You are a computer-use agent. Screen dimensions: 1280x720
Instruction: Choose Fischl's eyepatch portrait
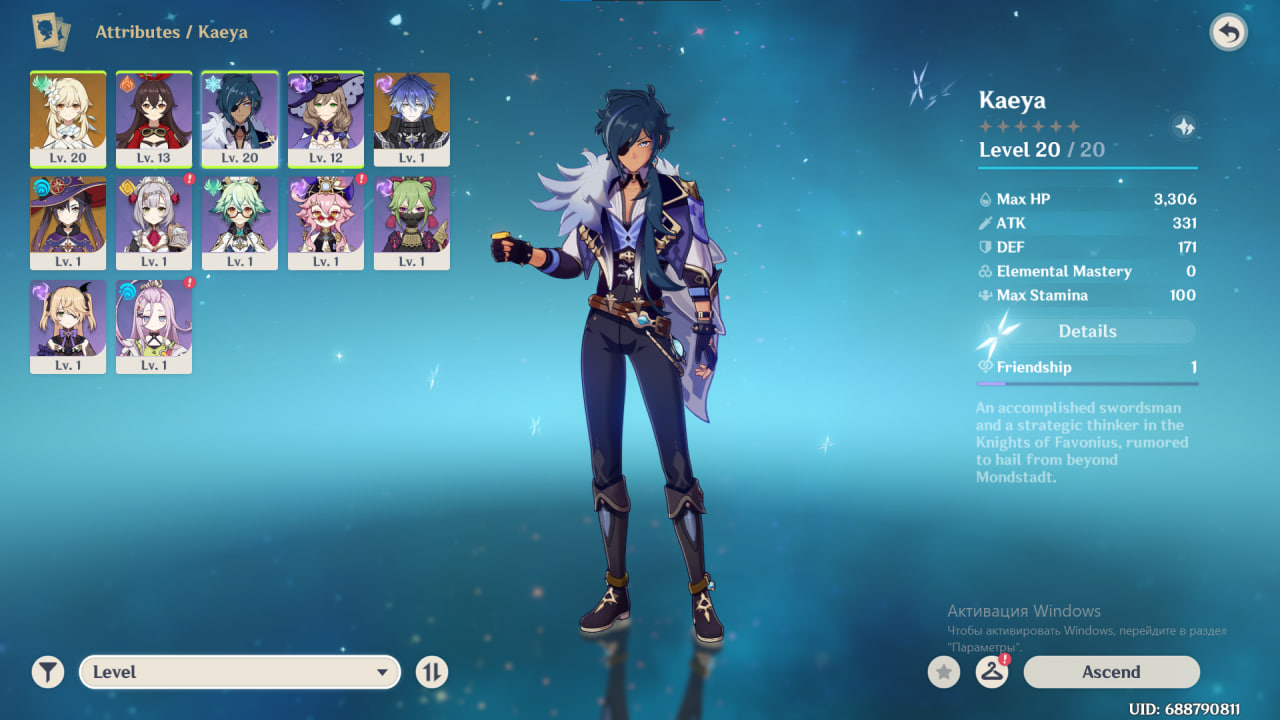click(68, 327)
